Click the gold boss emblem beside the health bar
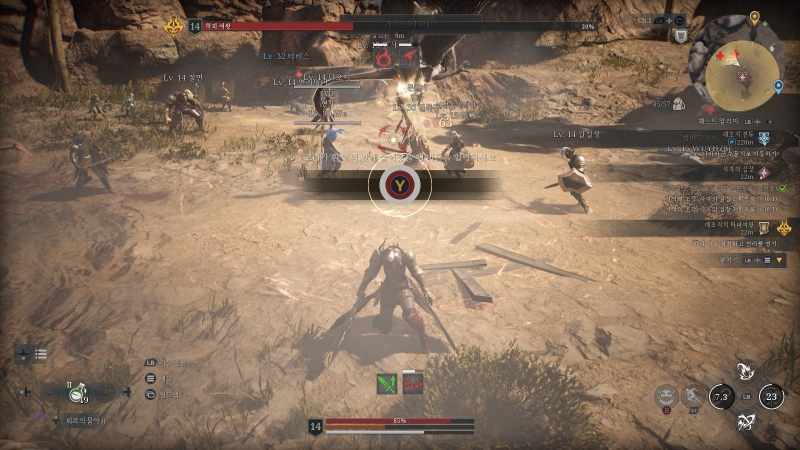The image size is (800, 450). pyautogui.click(x=173, y=26)
